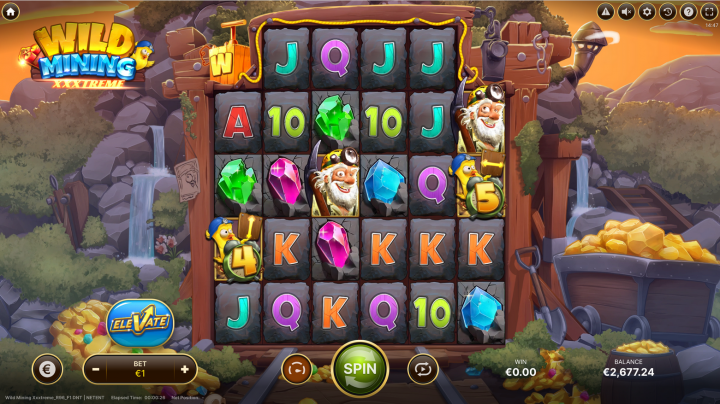The image size is (720, 404).
Task: Open the gear settings menu
Action: [647, 11]
